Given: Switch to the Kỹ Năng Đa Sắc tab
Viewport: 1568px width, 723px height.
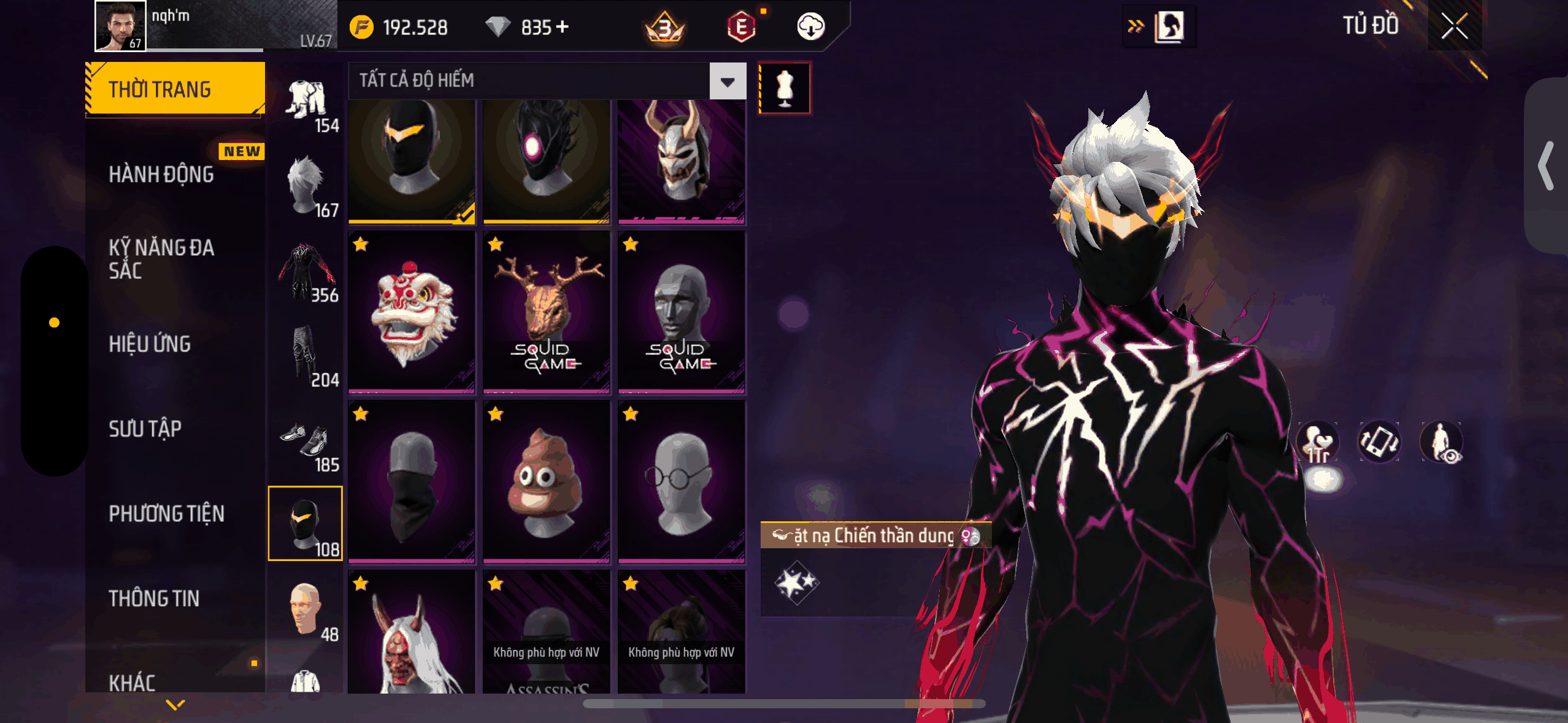Looking at the screenshot, I should click(x=161, y=259).
